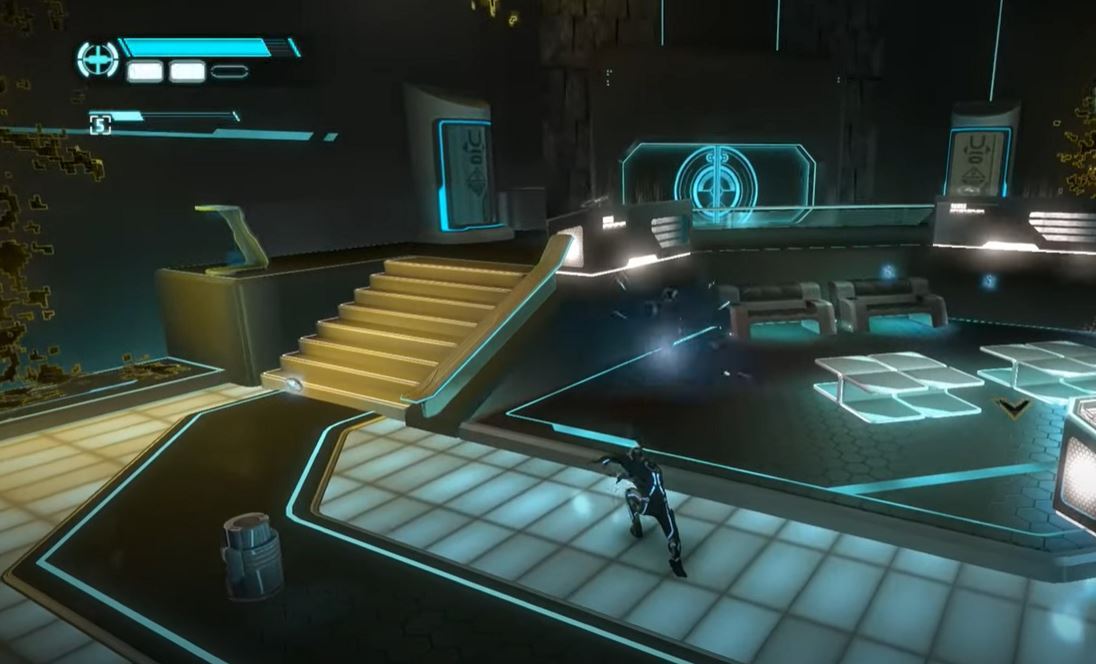Click the circular disc emblem icon
The image size is (1096, 664).
[x=97, y=60]
